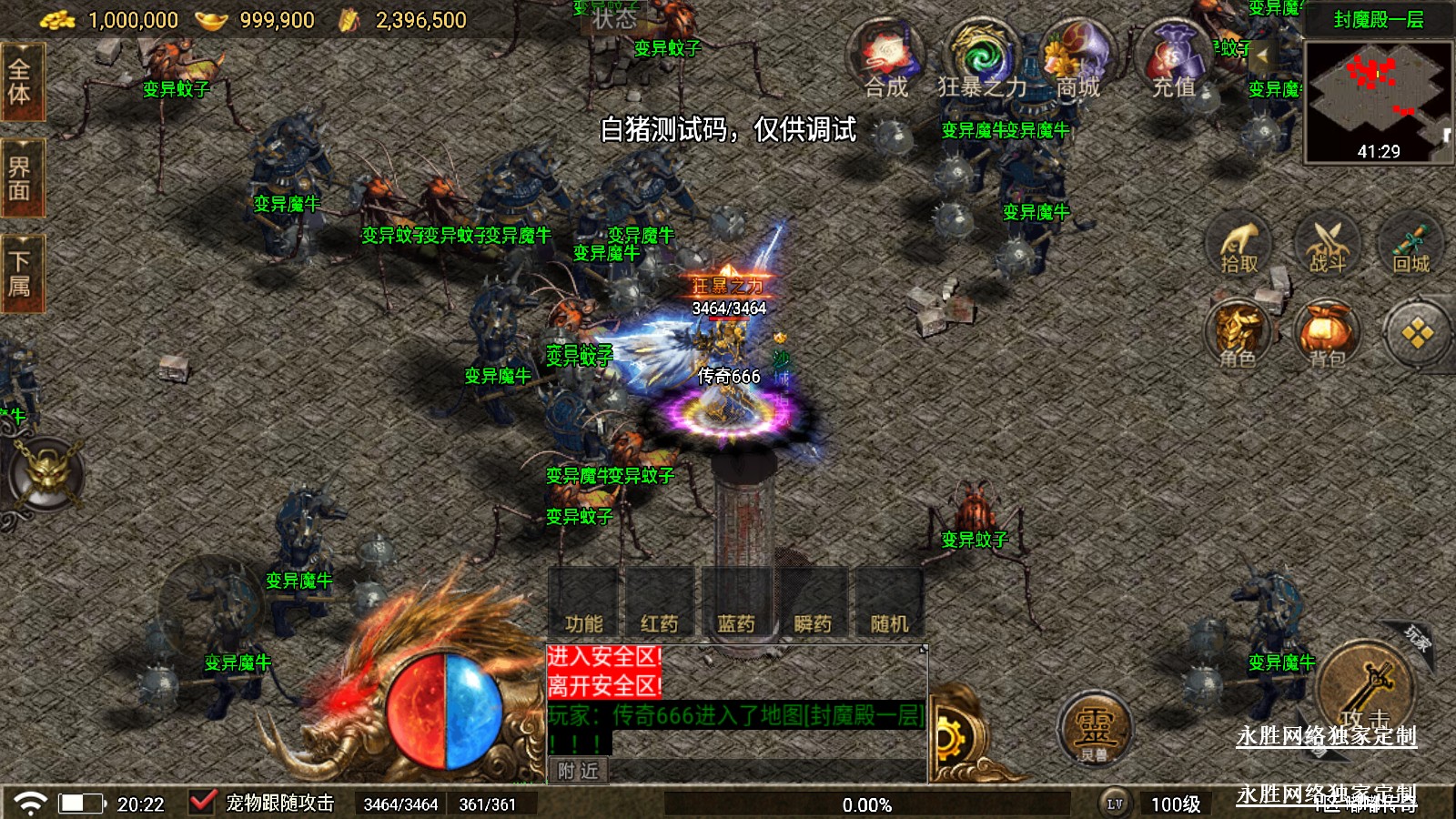The image size is (1456, 819).
Task: Activate the 狂暴之力 icon
Action: [x=981, y=60]
